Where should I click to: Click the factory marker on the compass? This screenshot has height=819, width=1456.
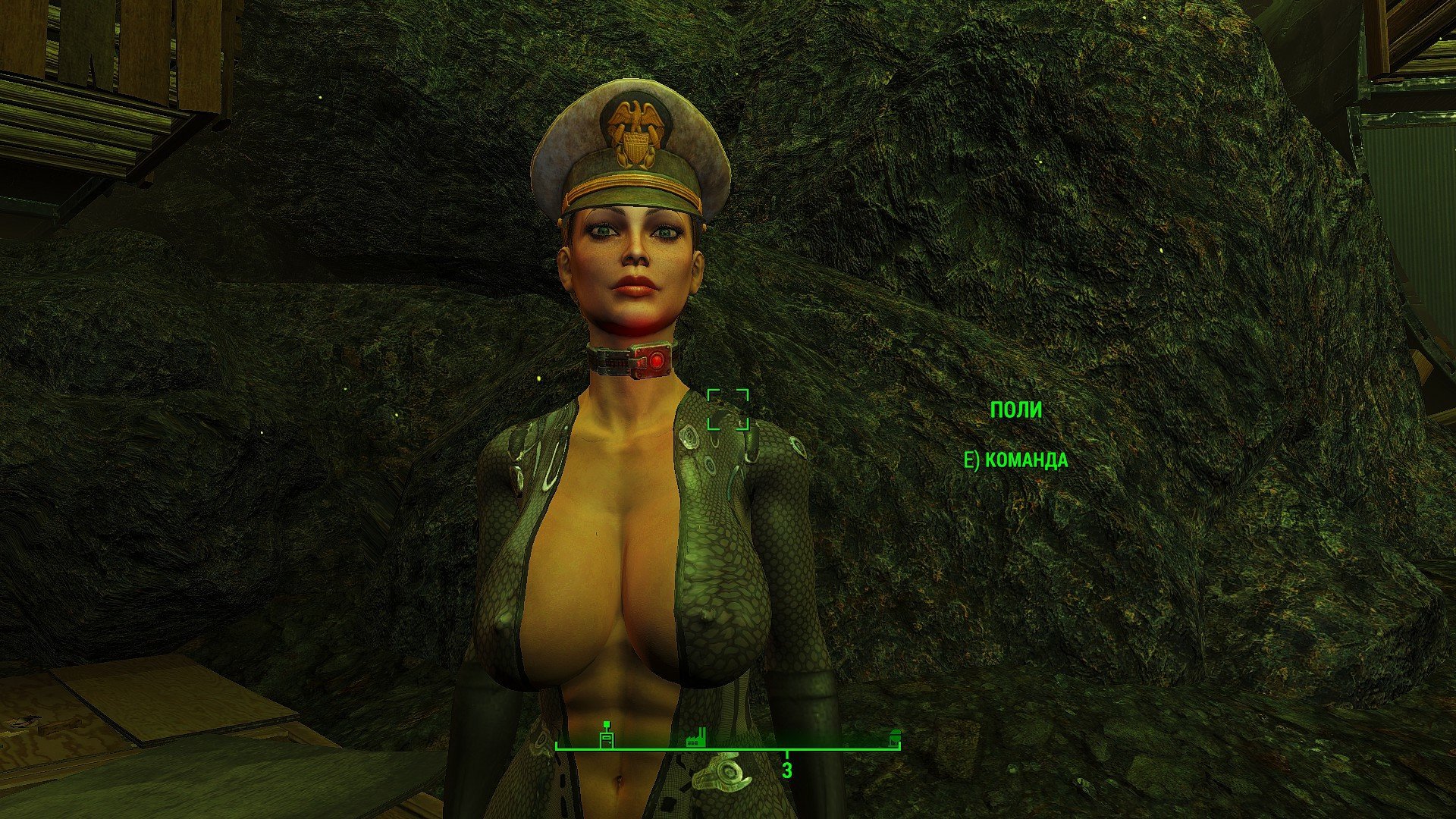coord(695,737)
